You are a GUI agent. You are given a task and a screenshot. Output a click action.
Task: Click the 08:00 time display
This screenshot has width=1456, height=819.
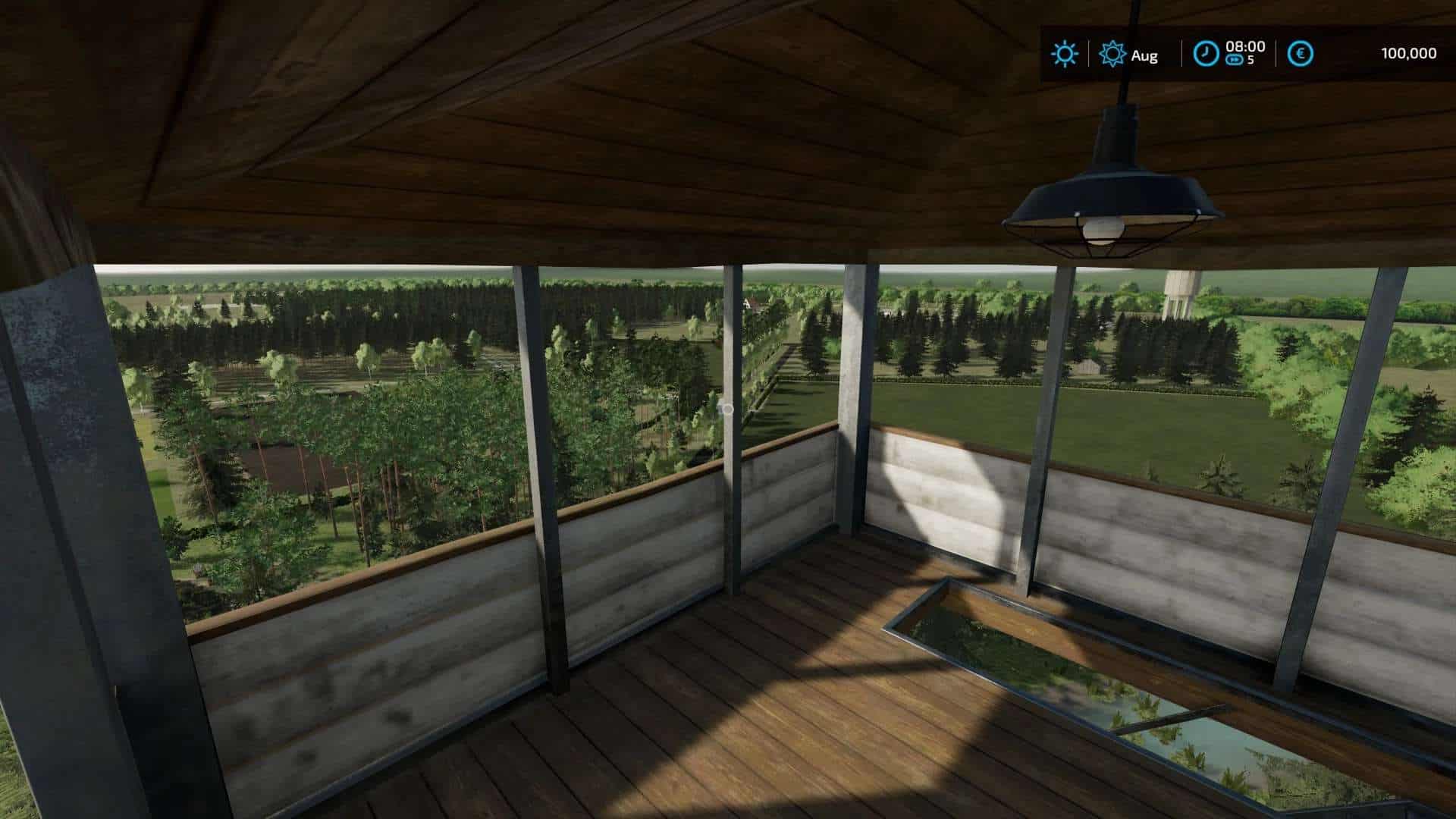pos(1244,45)
